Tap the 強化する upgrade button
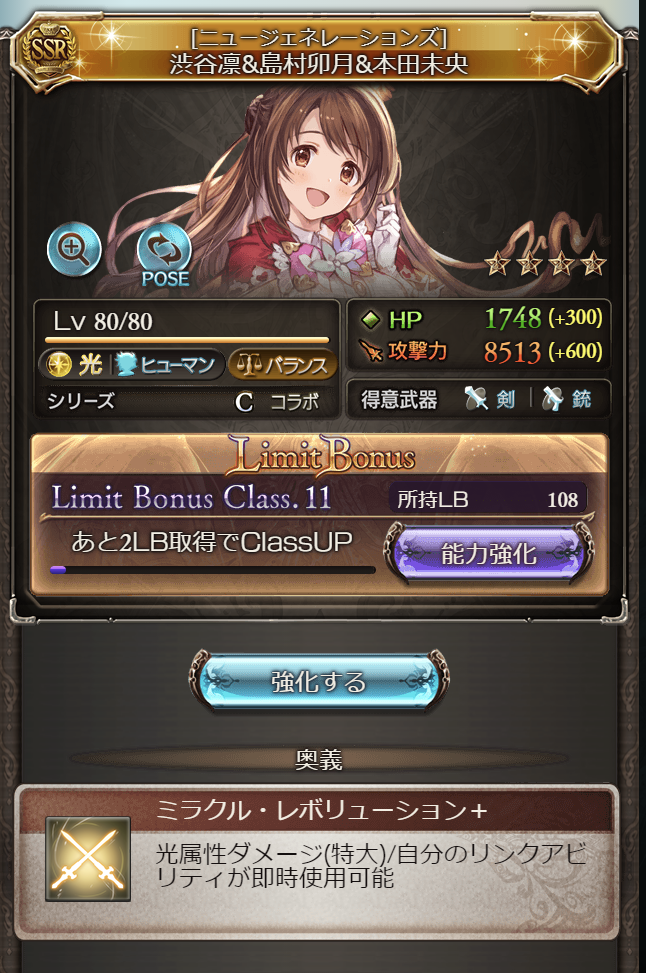Viewport: 646px width, 973px height. point(319,682)
